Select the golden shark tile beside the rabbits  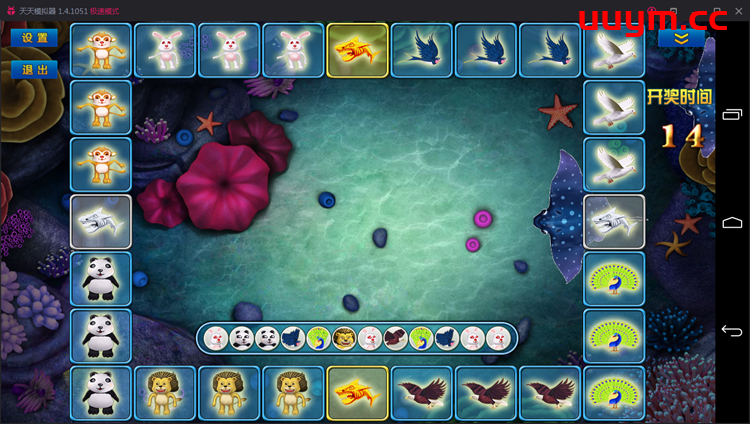click(357, 50)
